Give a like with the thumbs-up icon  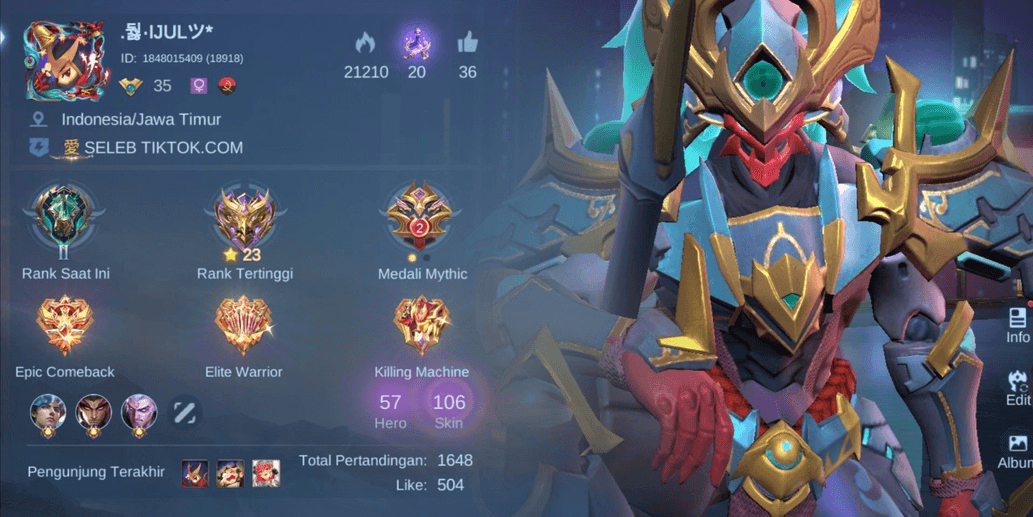467,43
